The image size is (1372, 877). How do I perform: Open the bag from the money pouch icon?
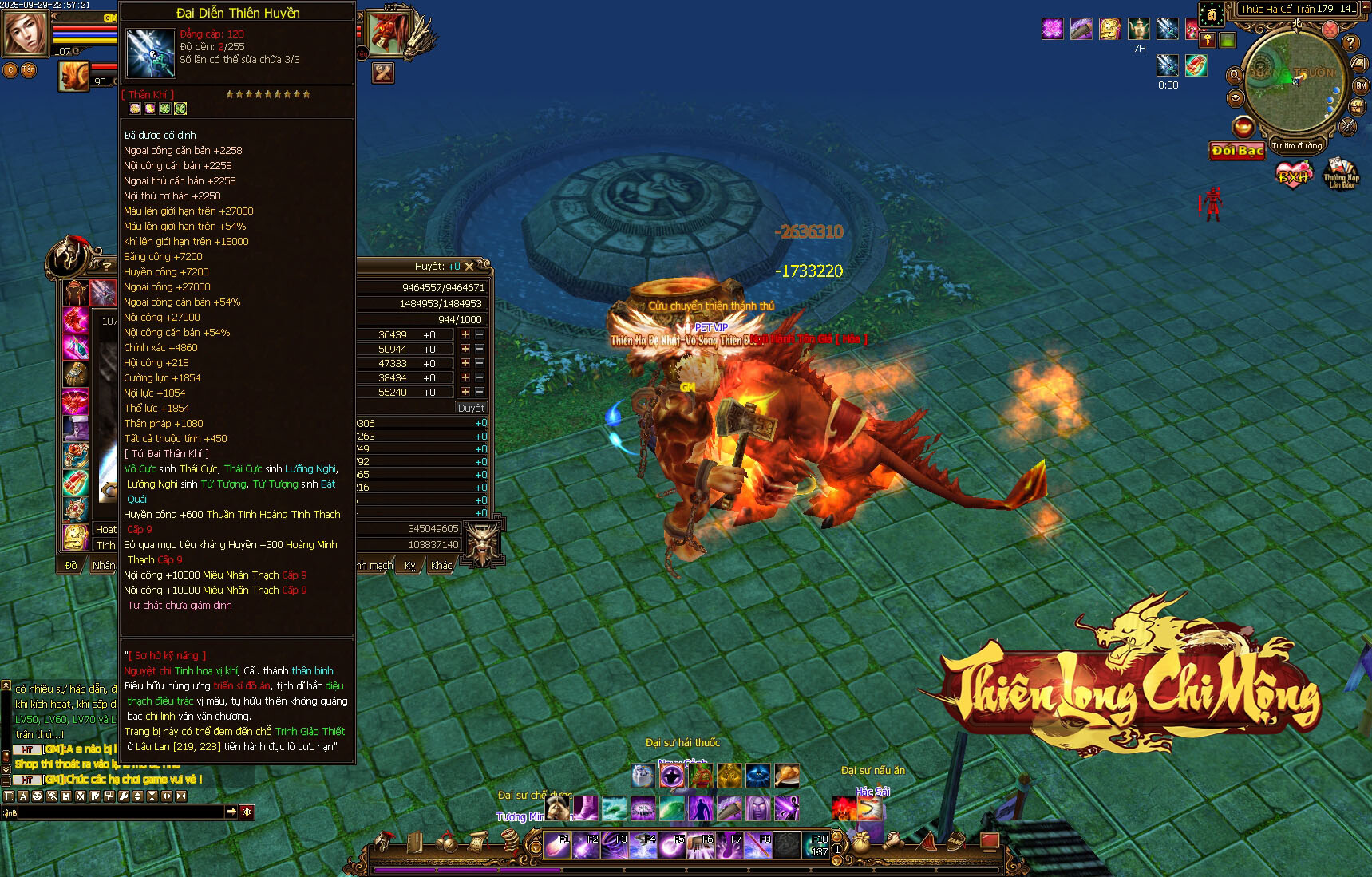pyautogui.click(x=861, y=843)
